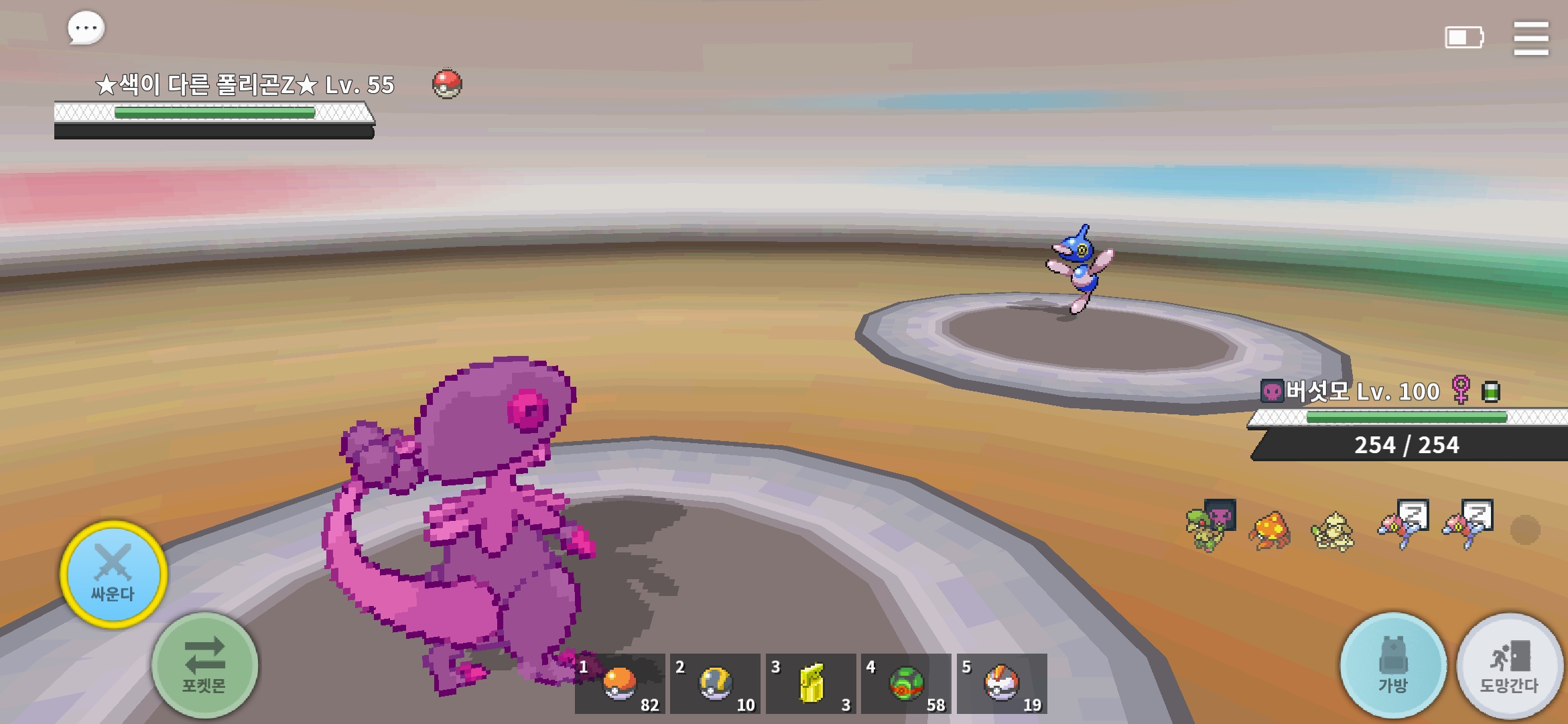Open the 포켓몬 switch menu
Screen dimensions: 1568x724
(x=204, y=666)
